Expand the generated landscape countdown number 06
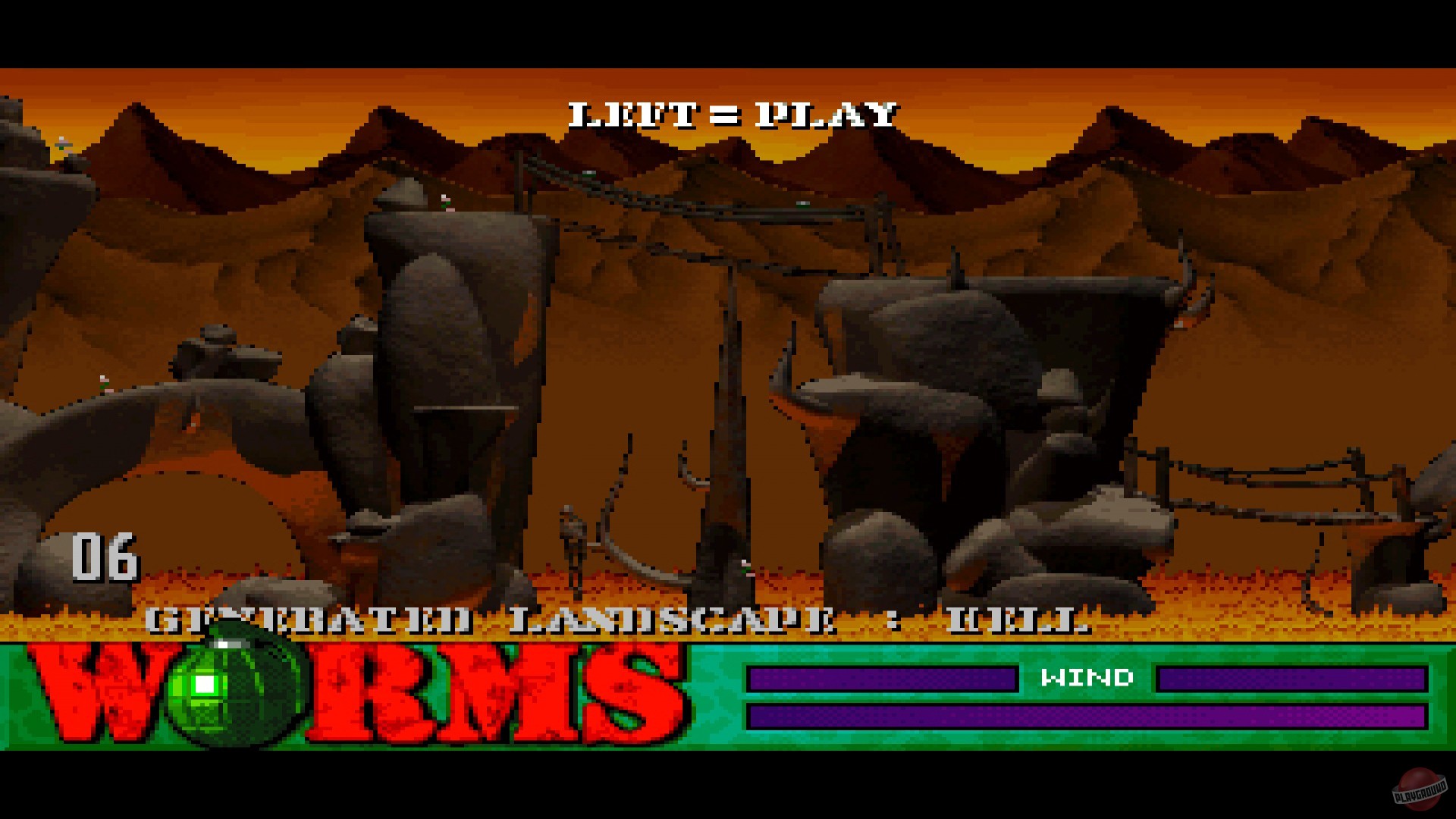1456x819 pixels. coord(106,559)
